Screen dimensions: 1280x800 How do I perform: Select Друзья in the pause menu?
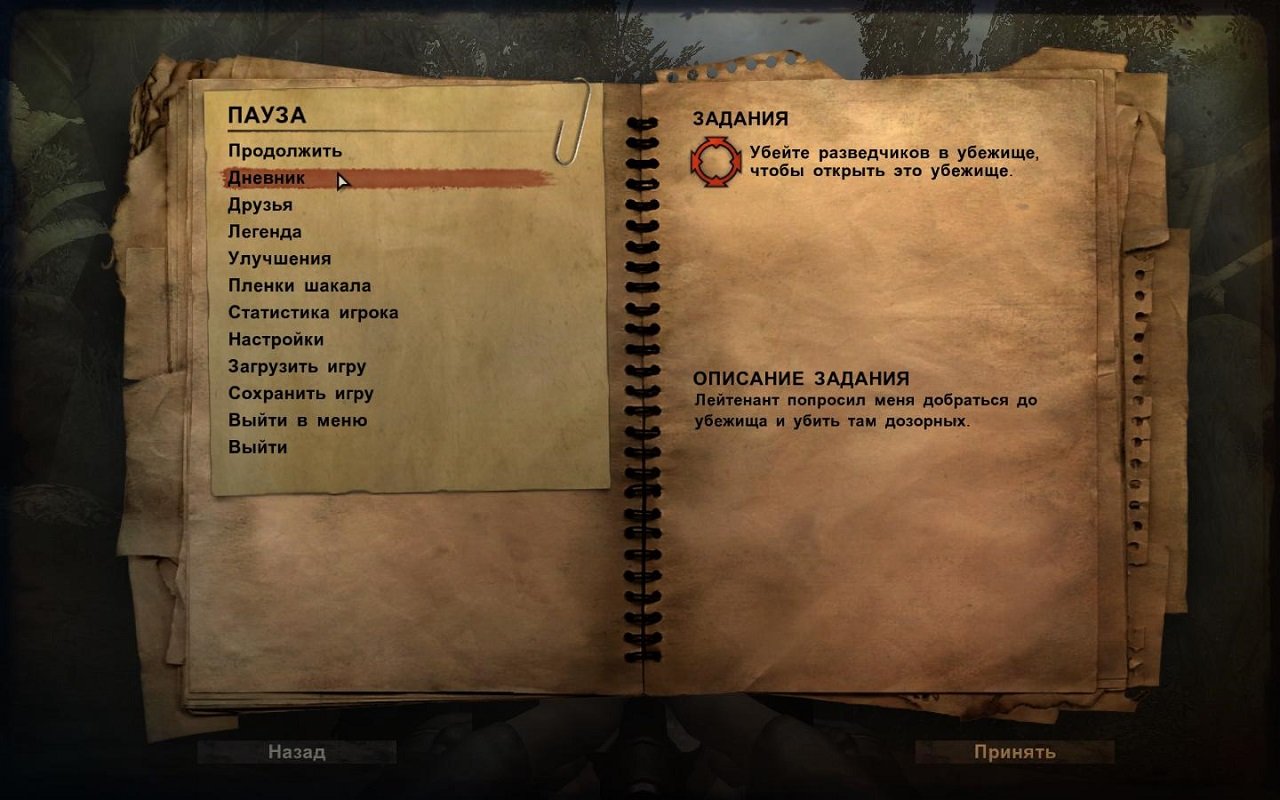pos(260,204)
